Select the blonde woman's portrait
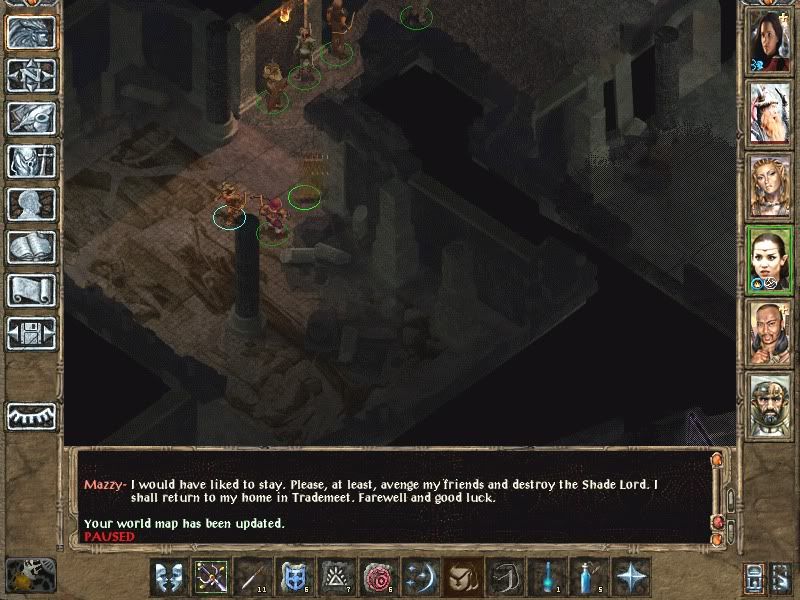Image resolution: width=800 pixels, height=600 pixels. point(770,185)
